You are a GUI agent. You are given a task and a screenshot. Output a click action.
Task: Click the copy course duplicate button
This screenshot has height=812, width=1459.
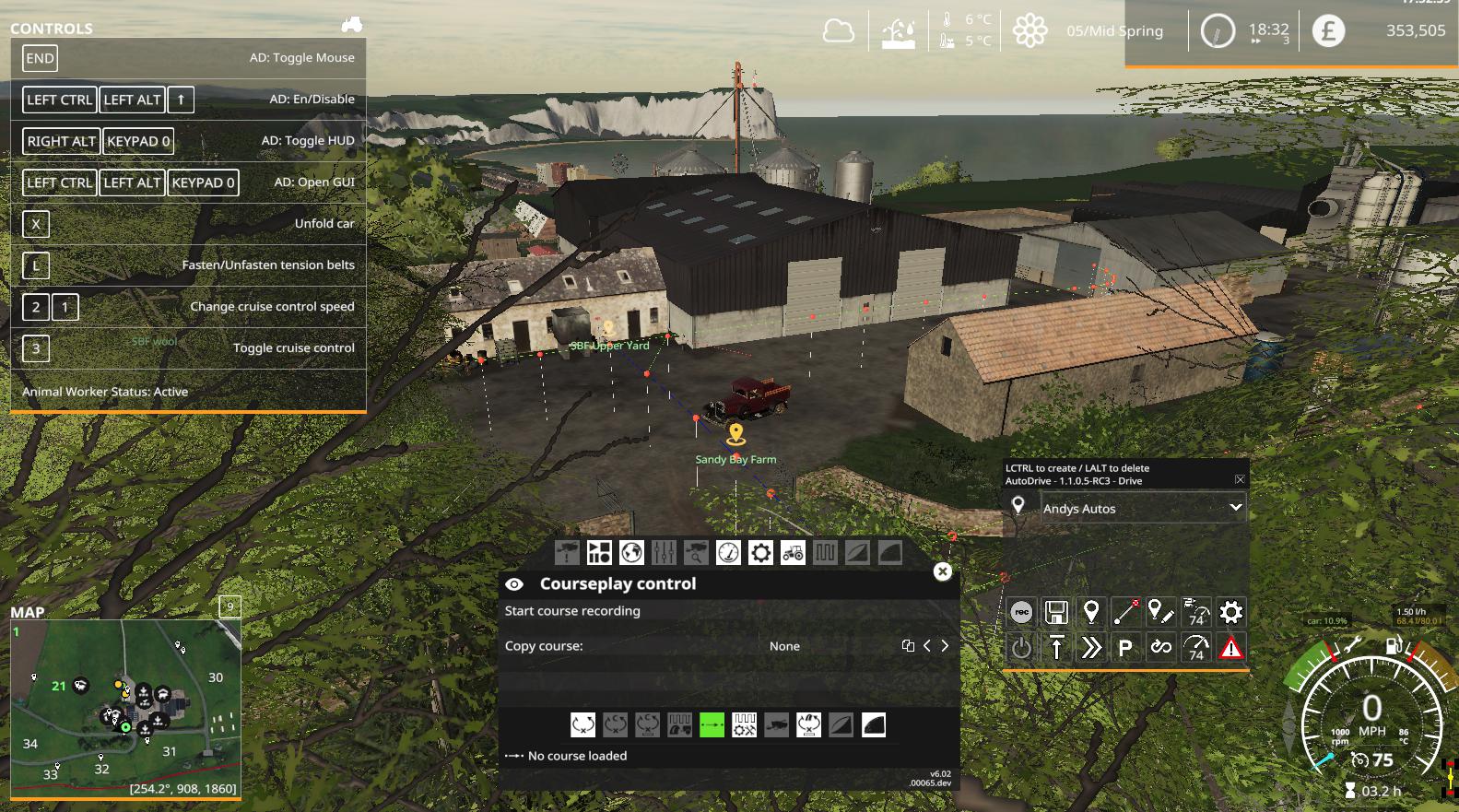point(908,645)
